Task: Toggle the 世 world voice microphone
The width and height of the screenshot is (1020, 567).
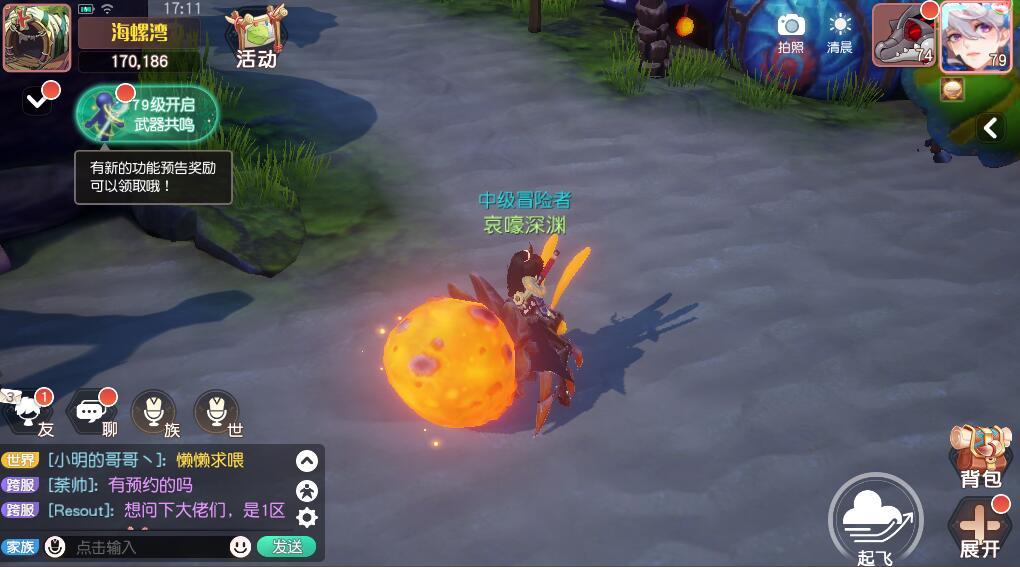Action: (x=216, y=412)
